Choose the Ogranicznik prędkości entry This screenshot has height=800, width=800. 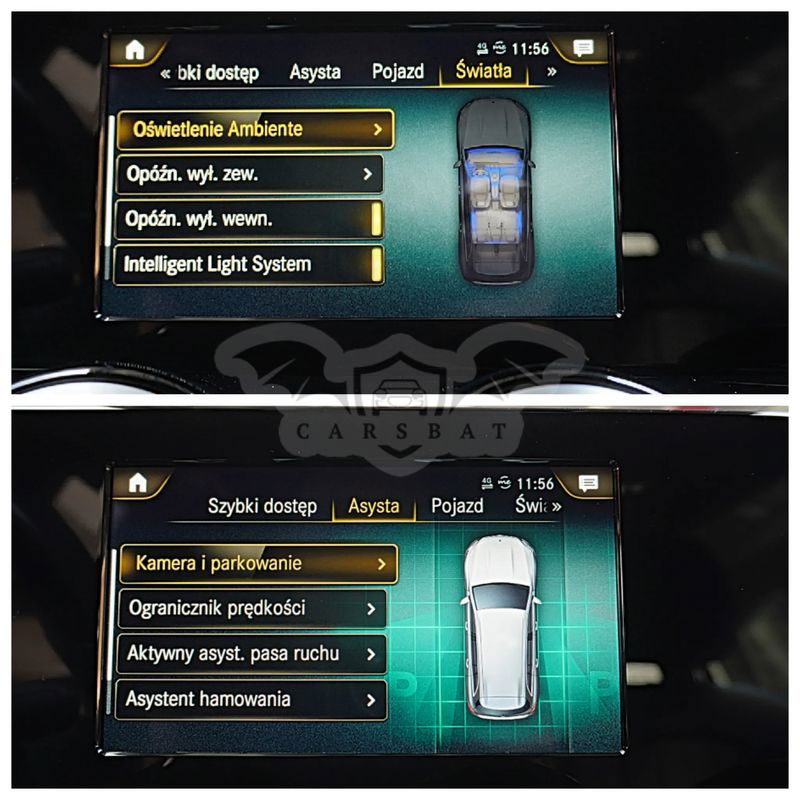(x=252, y=608)
